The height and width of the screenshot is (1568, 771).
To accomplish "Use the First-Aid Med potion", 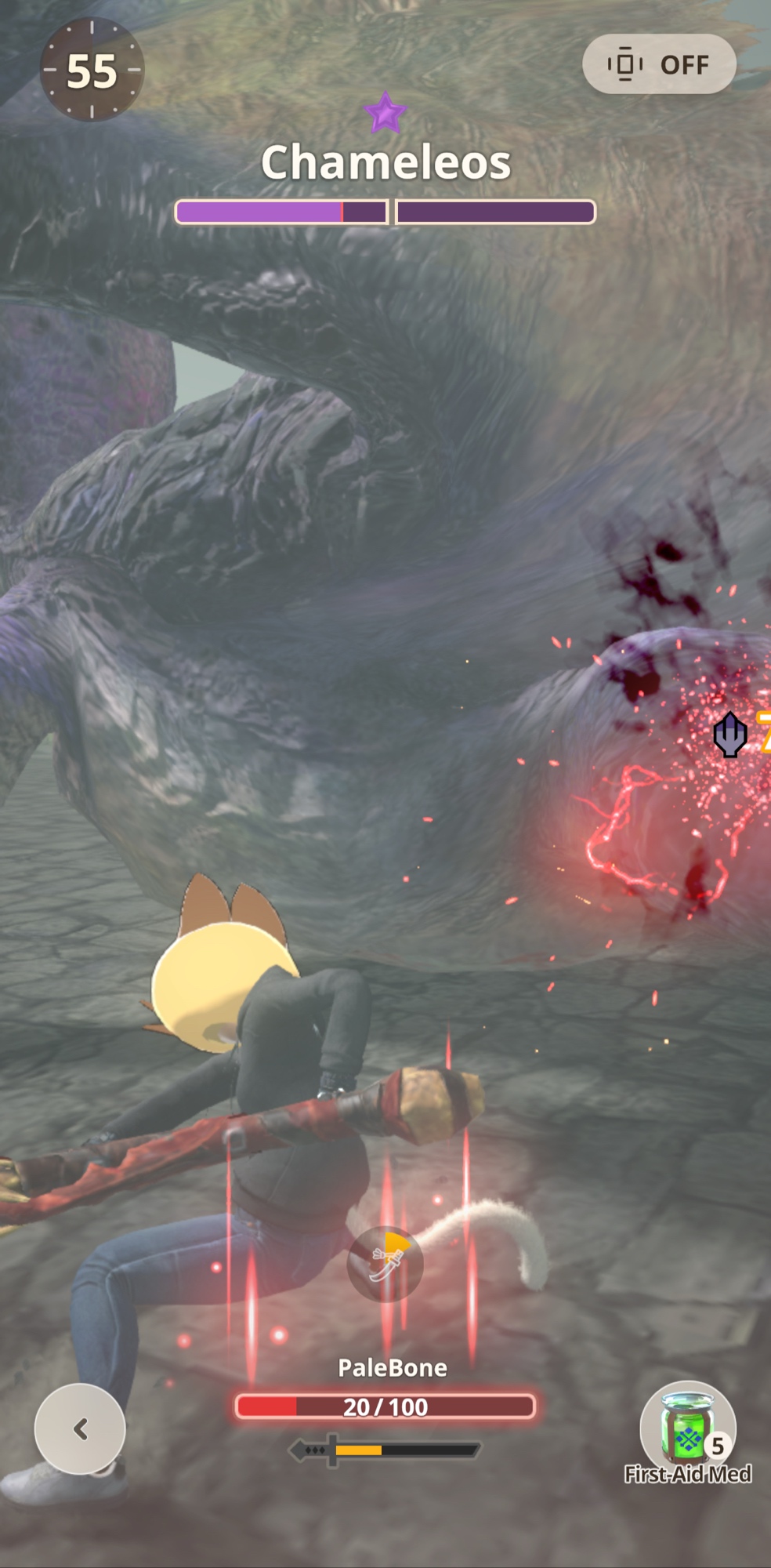I will click(687, 1428).
